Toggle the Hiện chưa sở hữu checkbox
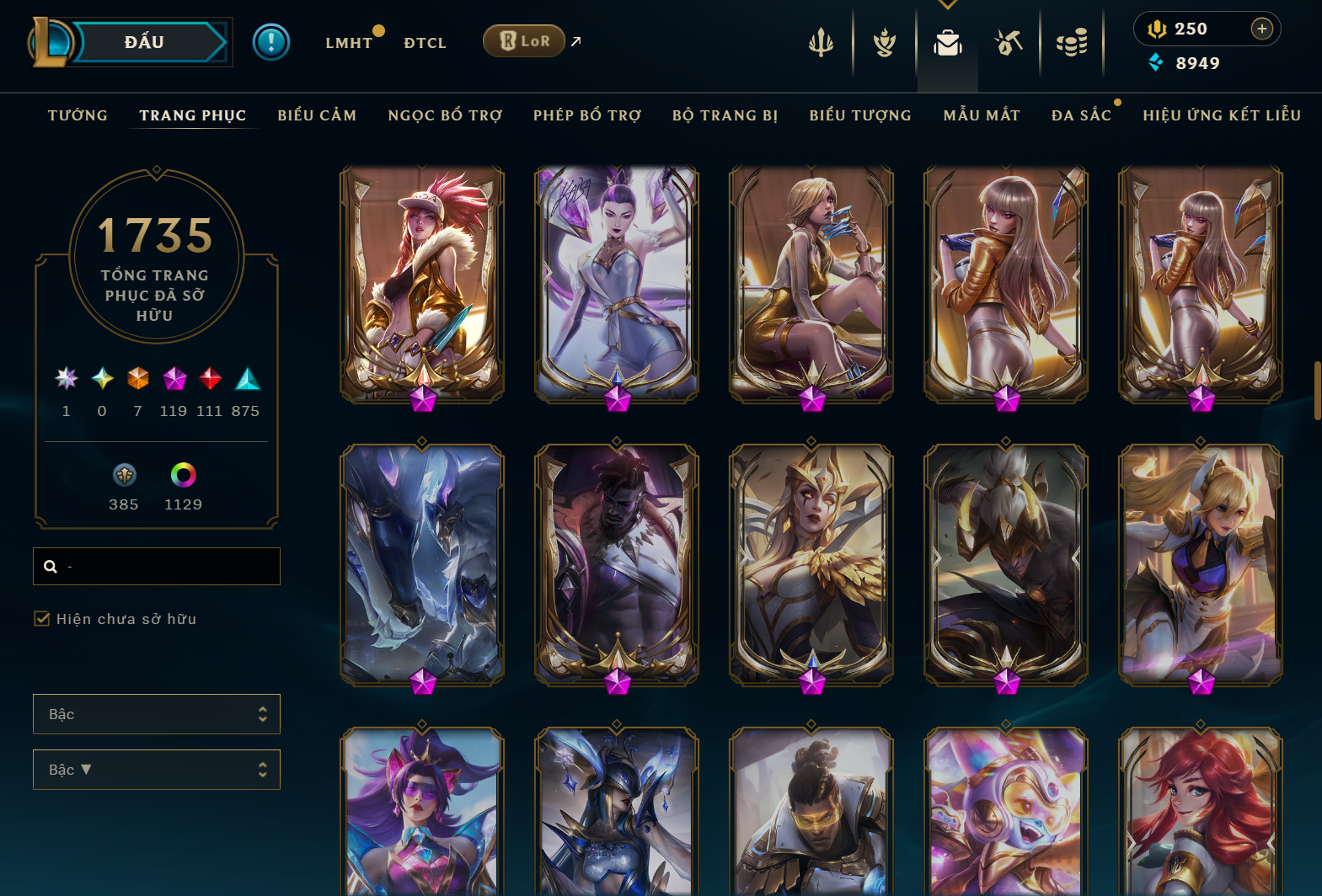This screenshot has height=896, width=1322. pyautogui.click(x=41, y=618)
